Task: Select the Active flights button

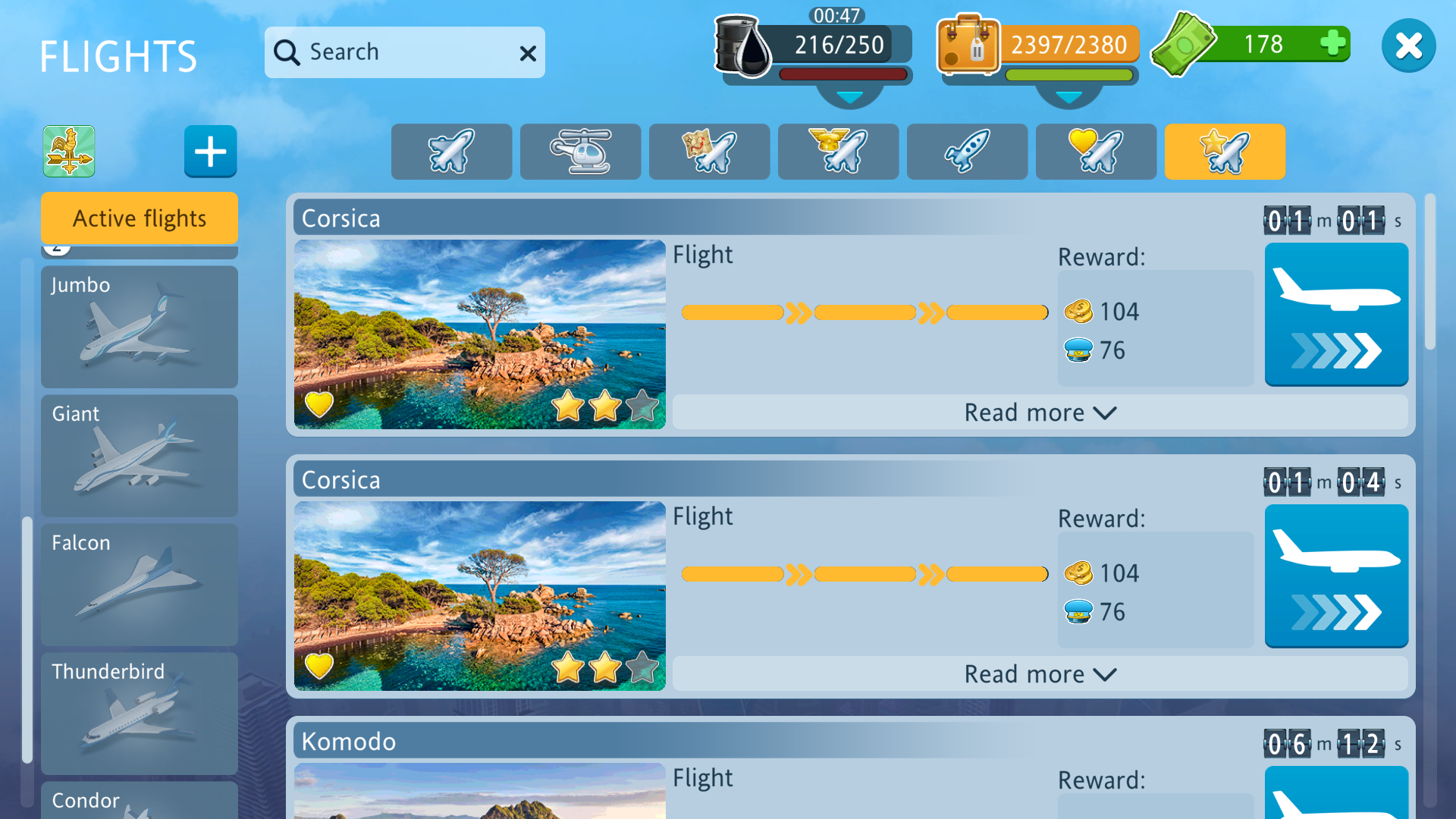Action: 140,218
